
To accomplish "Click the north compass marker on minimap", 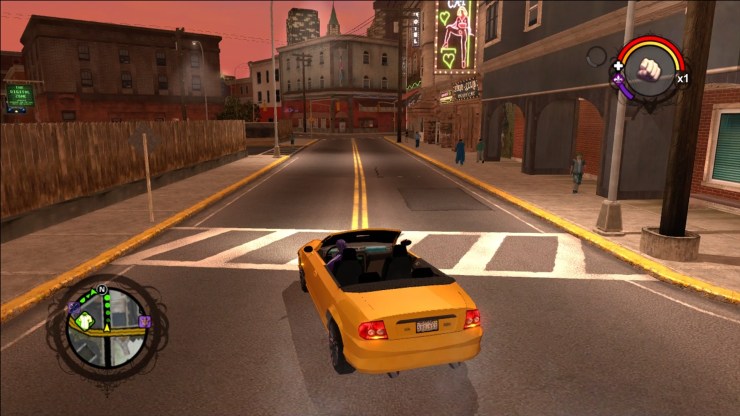I will point(101,290).
